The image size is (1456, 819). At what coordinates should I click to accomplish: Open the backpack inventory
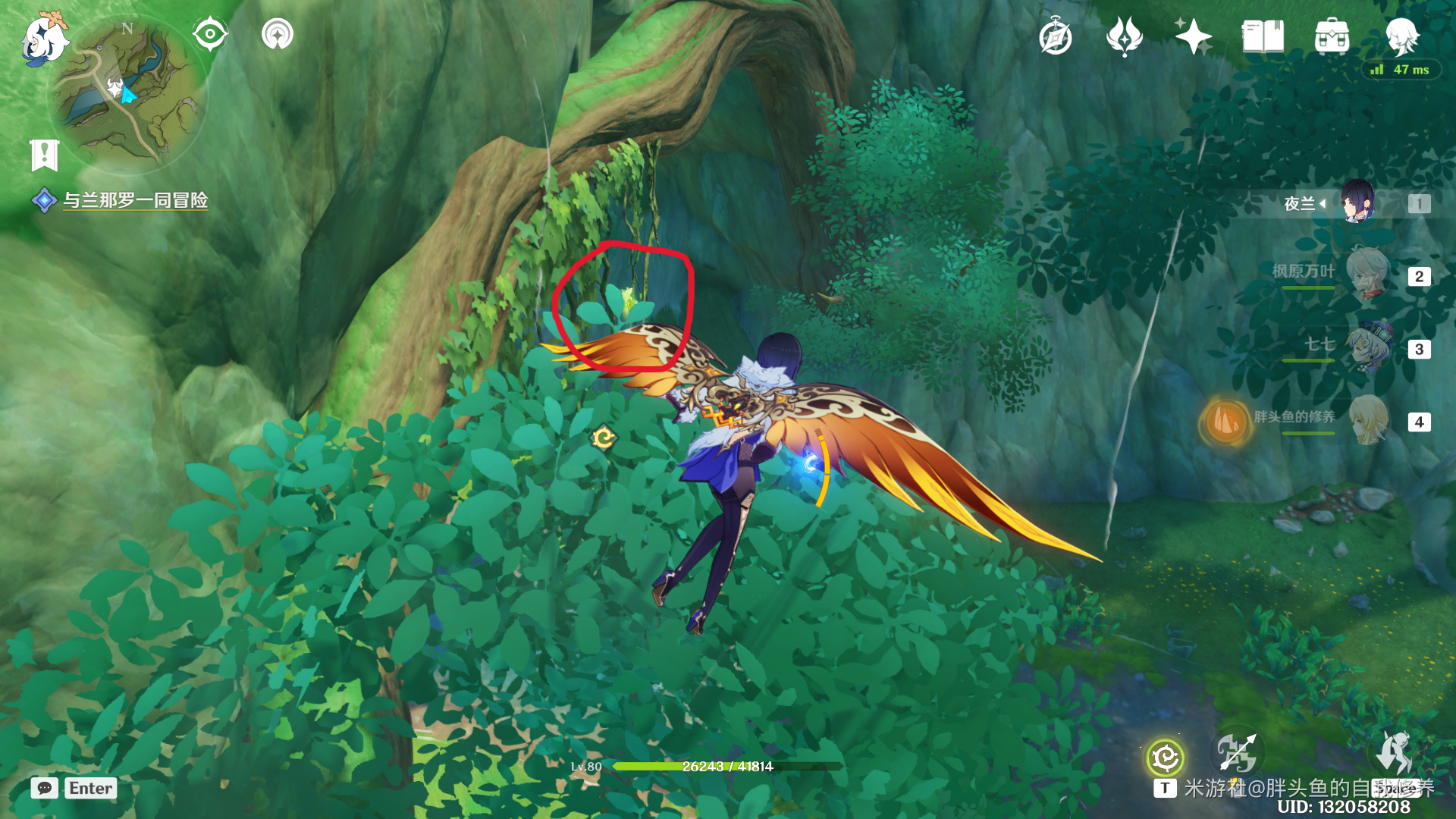1332,36
